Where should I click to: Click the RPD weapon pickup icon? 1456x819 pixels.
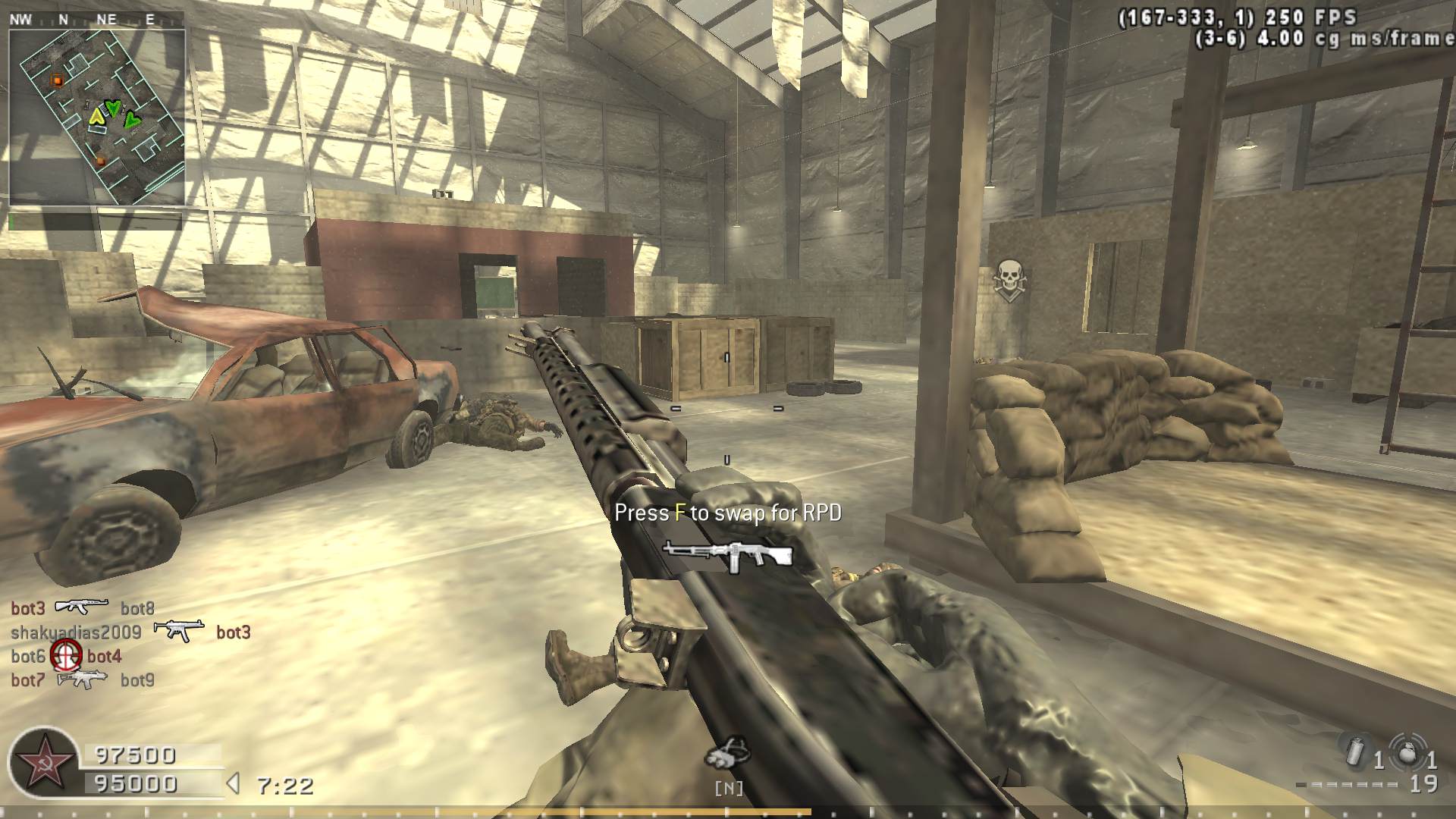pyautogui.click(x=727, y=556)
